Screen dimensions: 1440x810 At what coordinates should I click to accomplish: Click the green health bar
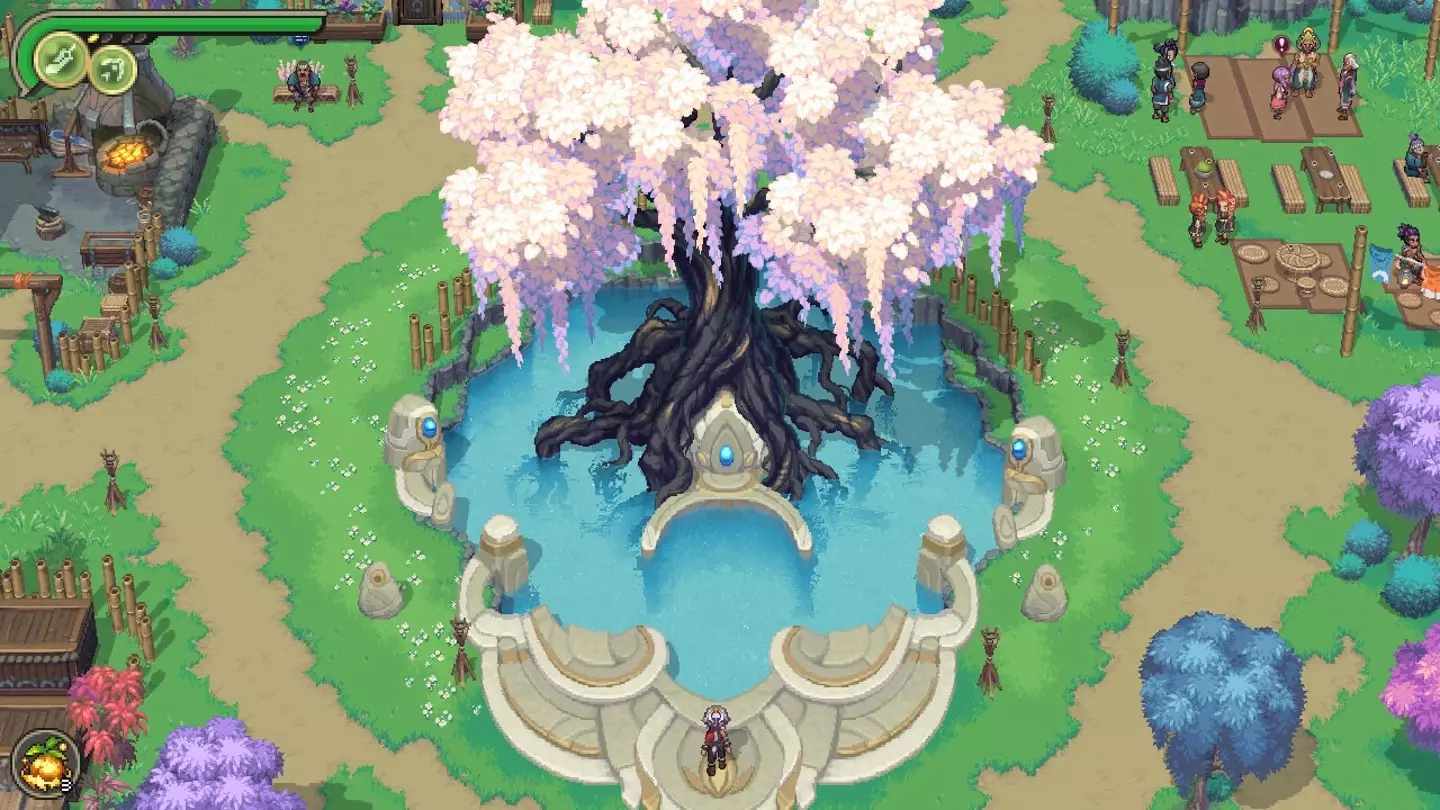point(200,22)
